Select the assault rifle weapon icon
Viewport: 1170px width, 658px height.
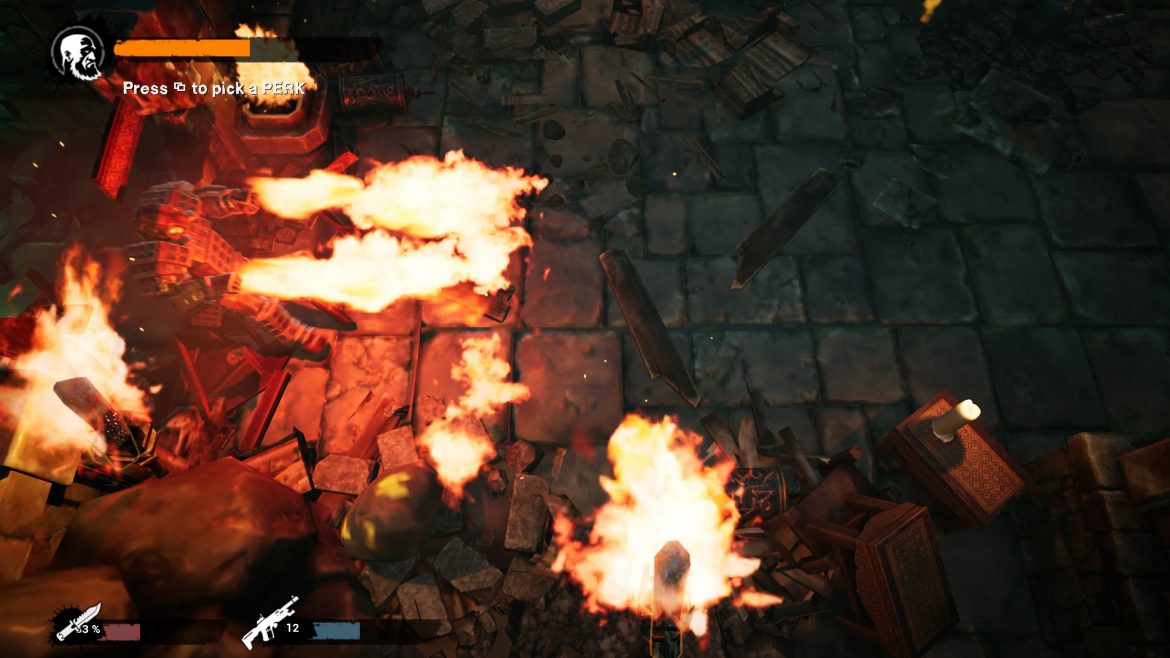tap(269, 621)
